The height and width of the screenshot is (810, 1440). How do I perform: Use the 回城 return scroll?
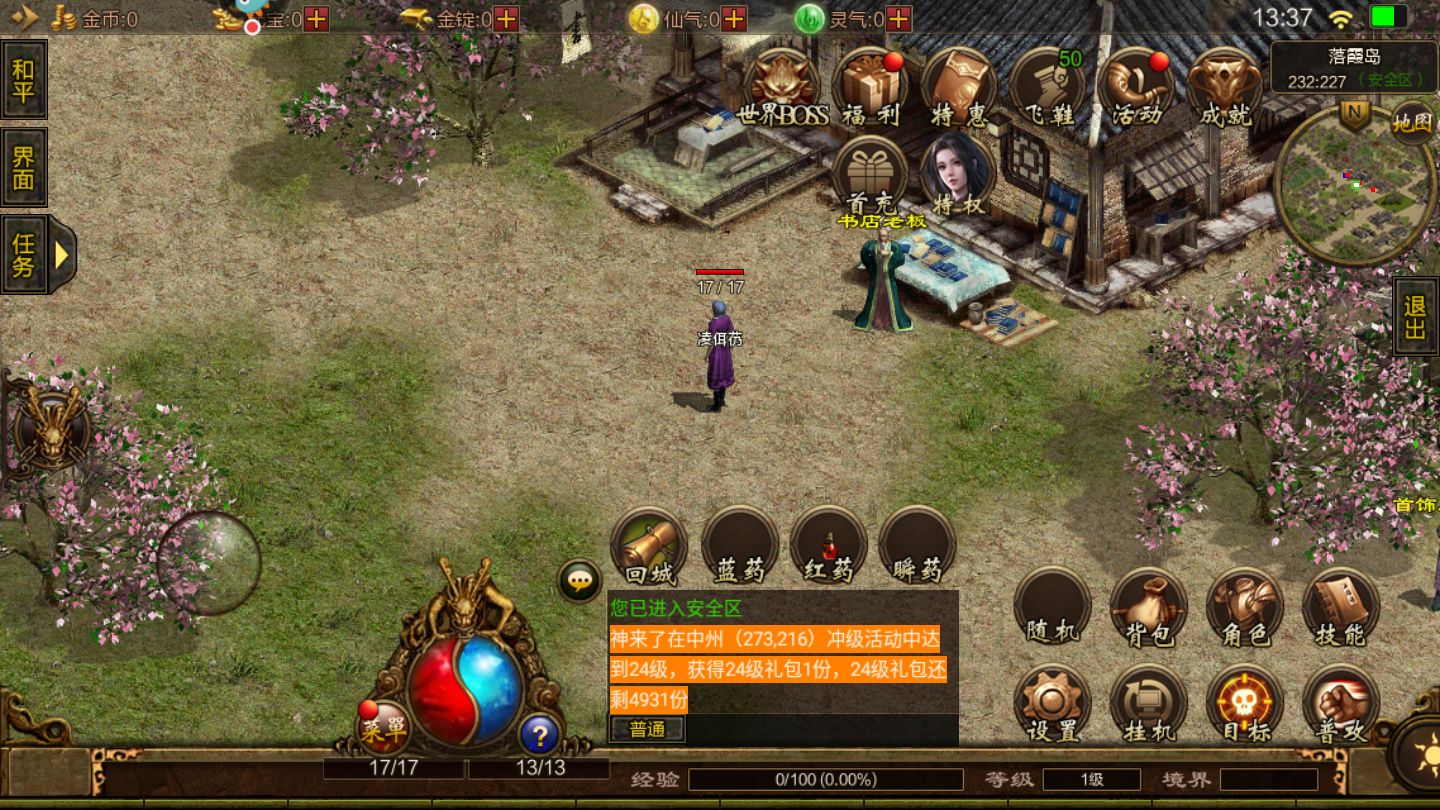[x=650, y=546]
